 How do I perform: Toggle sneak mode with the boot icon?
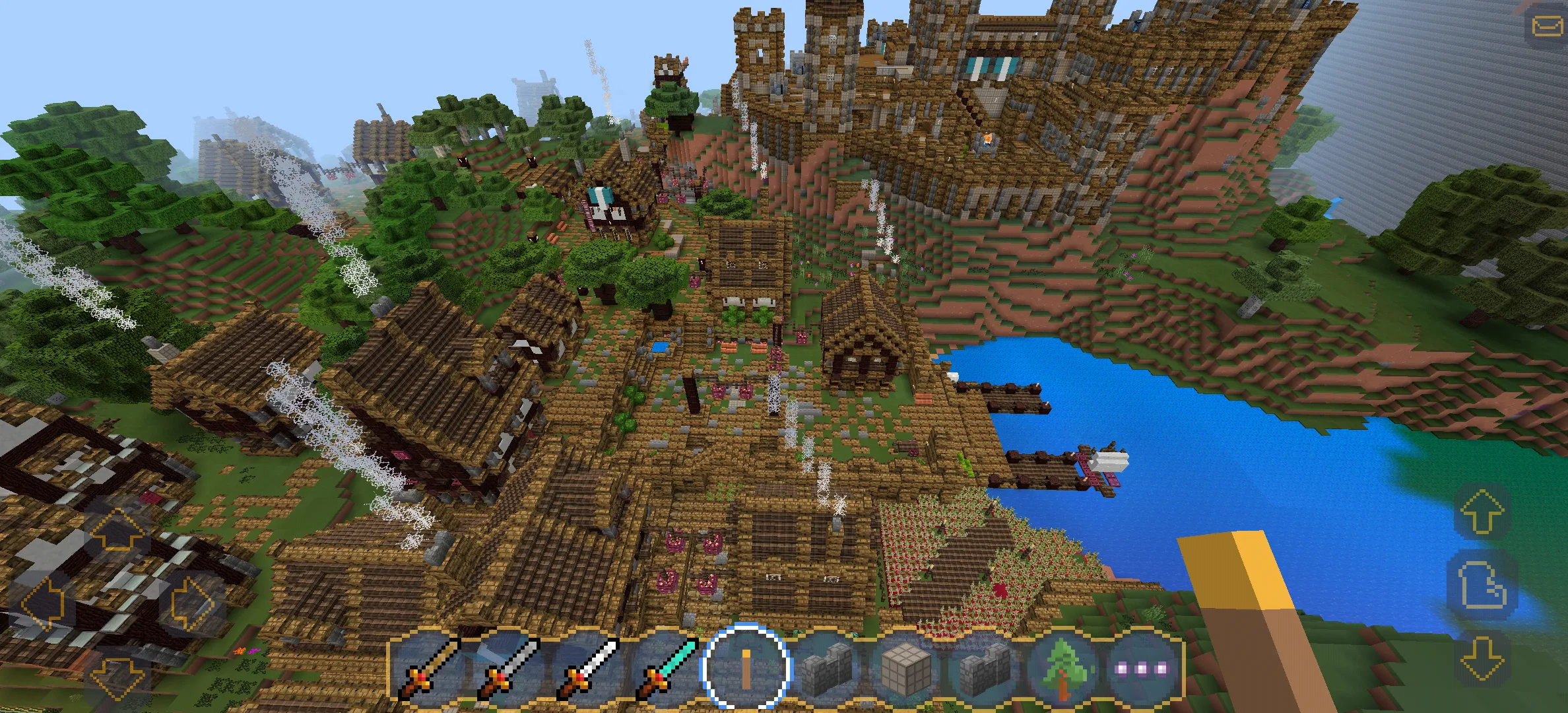point(1482,584)
